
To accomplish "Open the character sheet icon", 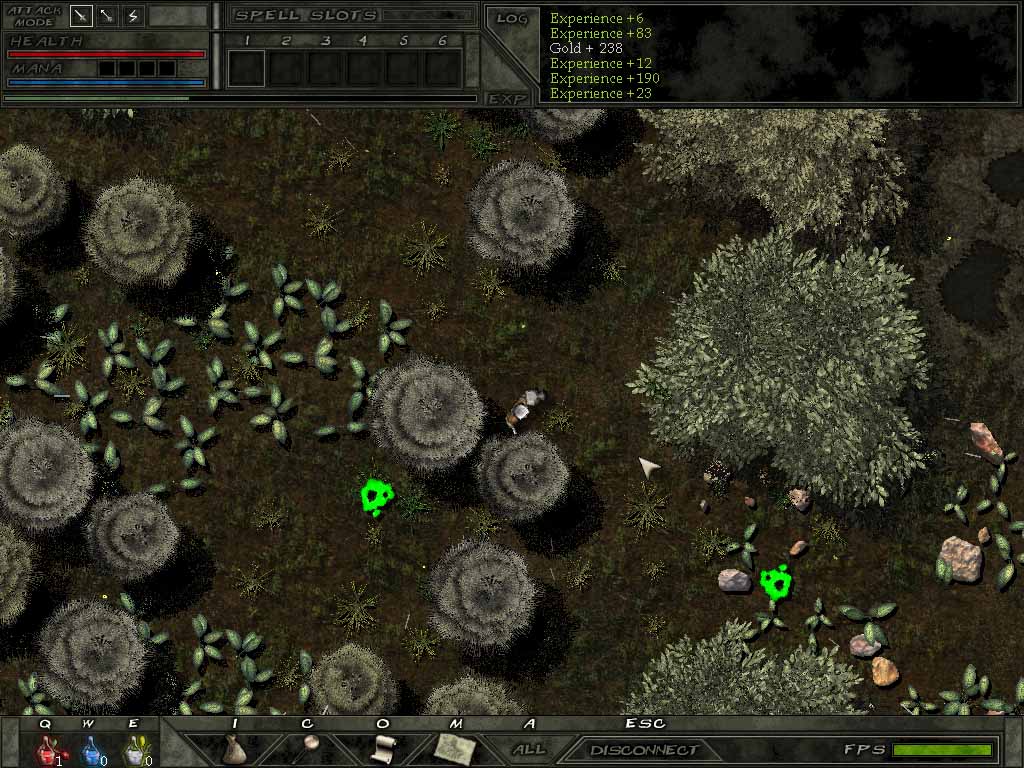I will pyautogui.click(x=311, y=745).
